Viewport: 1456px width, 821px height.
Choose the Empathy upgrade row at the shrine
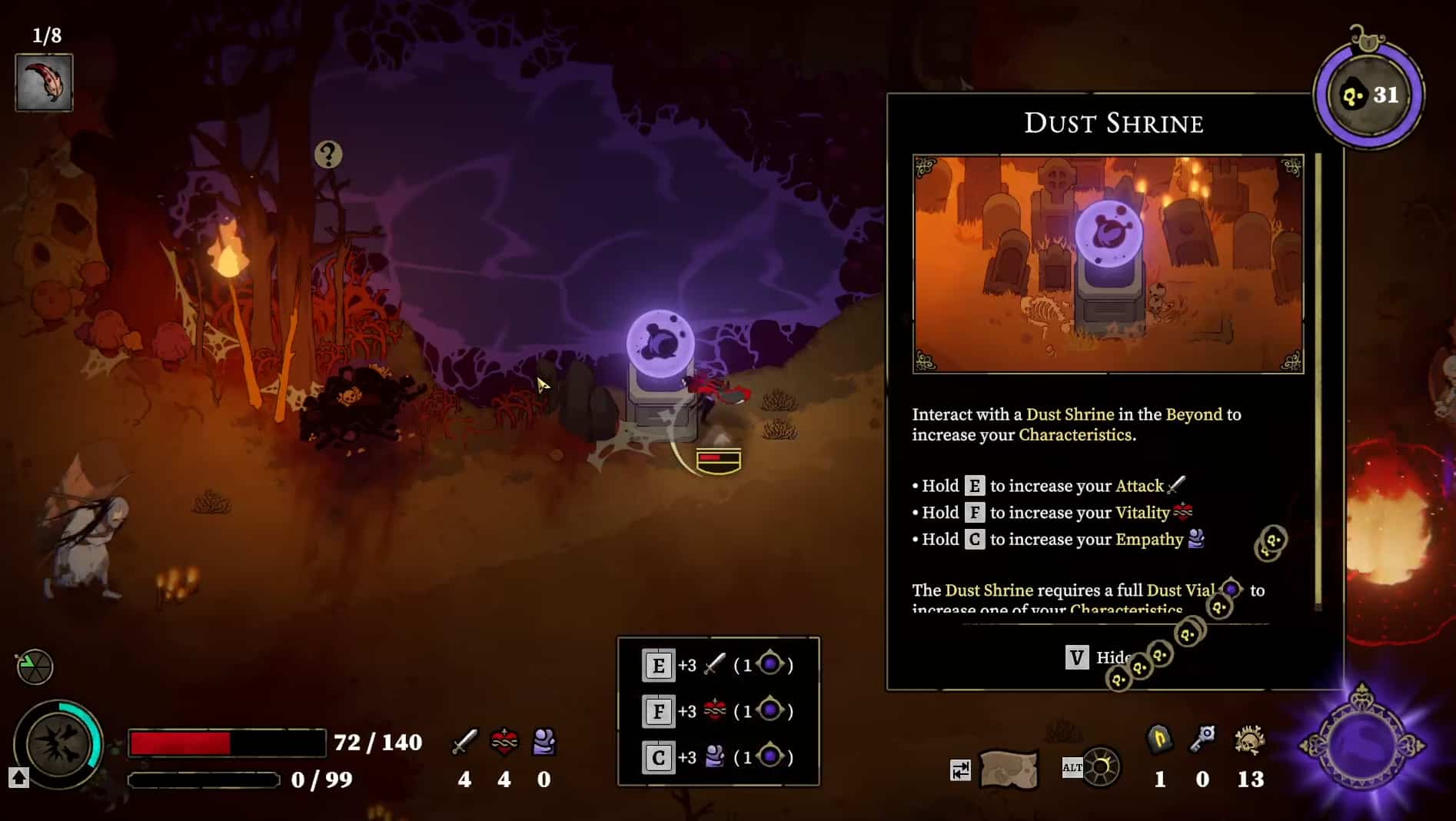pos(718,757)
